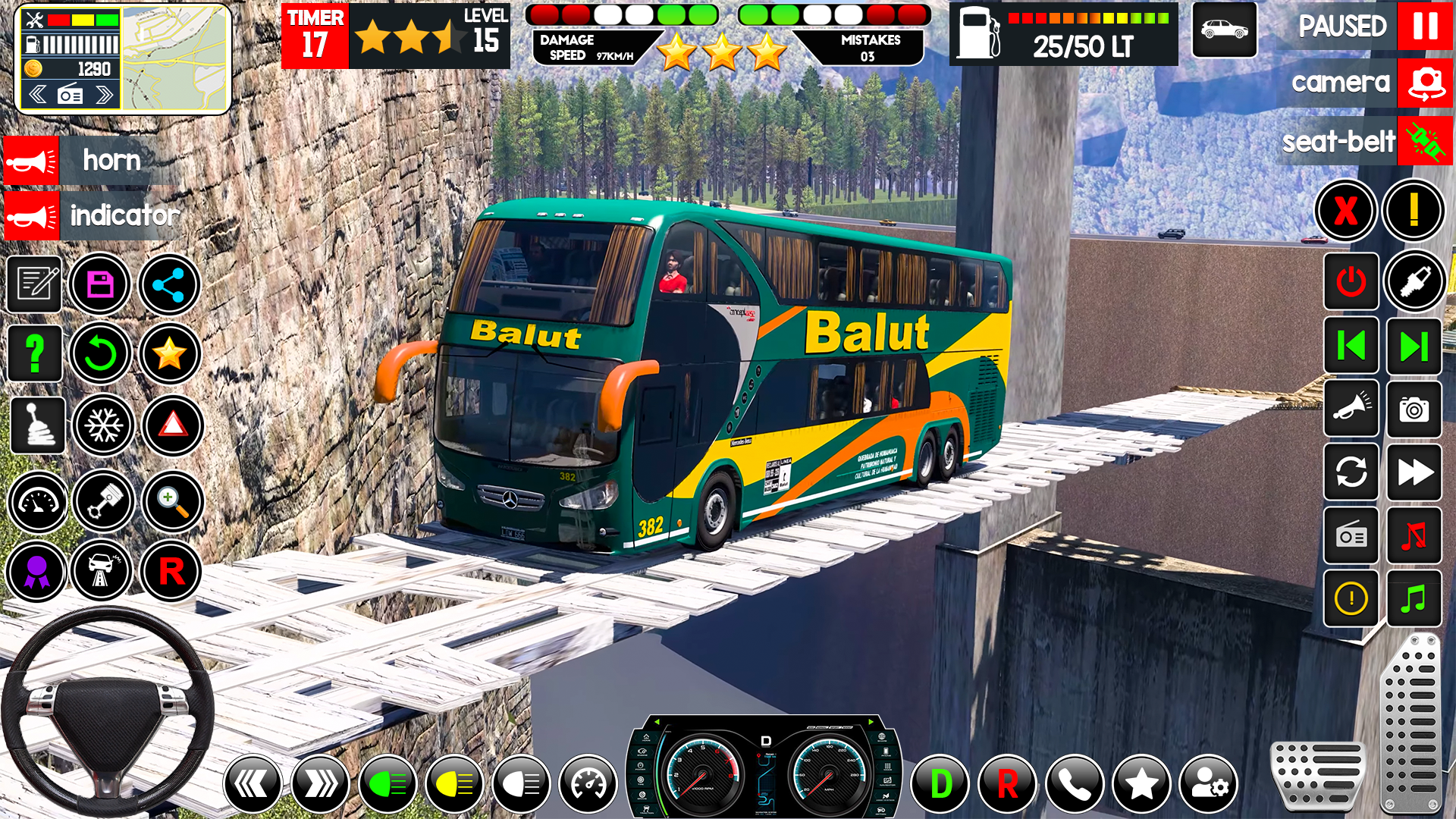Screen dimensions: 1456x819
Task: Open the speedometer gauge icon
Action: point(38,500)
